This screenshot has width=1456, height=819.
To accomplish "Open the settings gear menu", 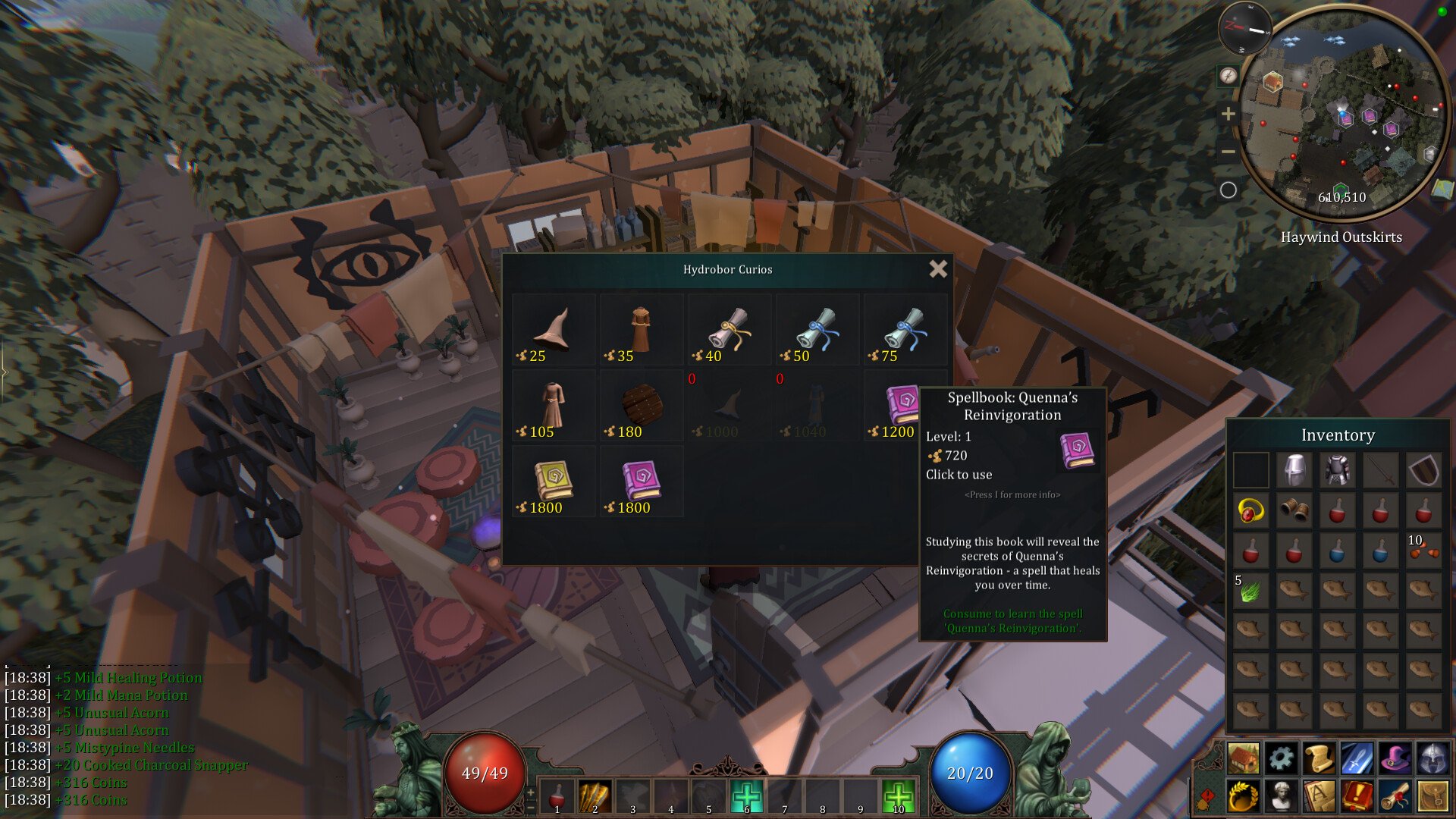I will [1282, 758].
